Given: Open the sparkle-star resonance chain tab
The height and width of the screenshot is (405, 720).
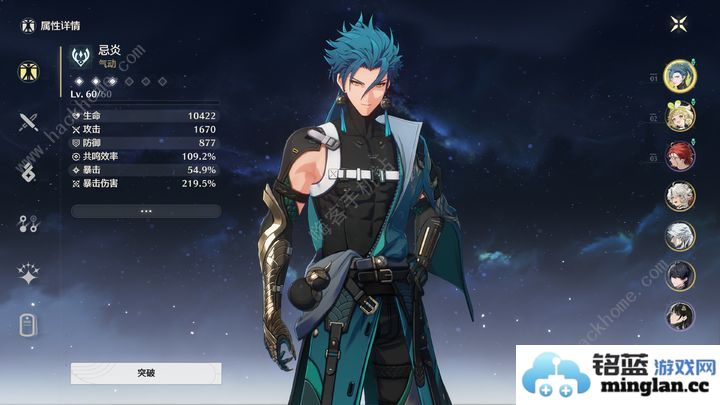Looking at the screenshot, I should click(x=28, y=275).
